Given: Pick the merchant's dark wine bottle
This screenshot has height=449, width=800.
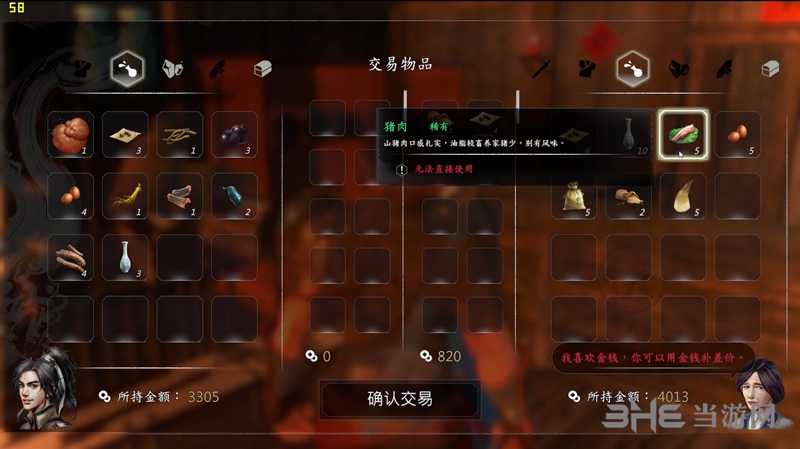Looking at the screenshot, I should 629,135.
